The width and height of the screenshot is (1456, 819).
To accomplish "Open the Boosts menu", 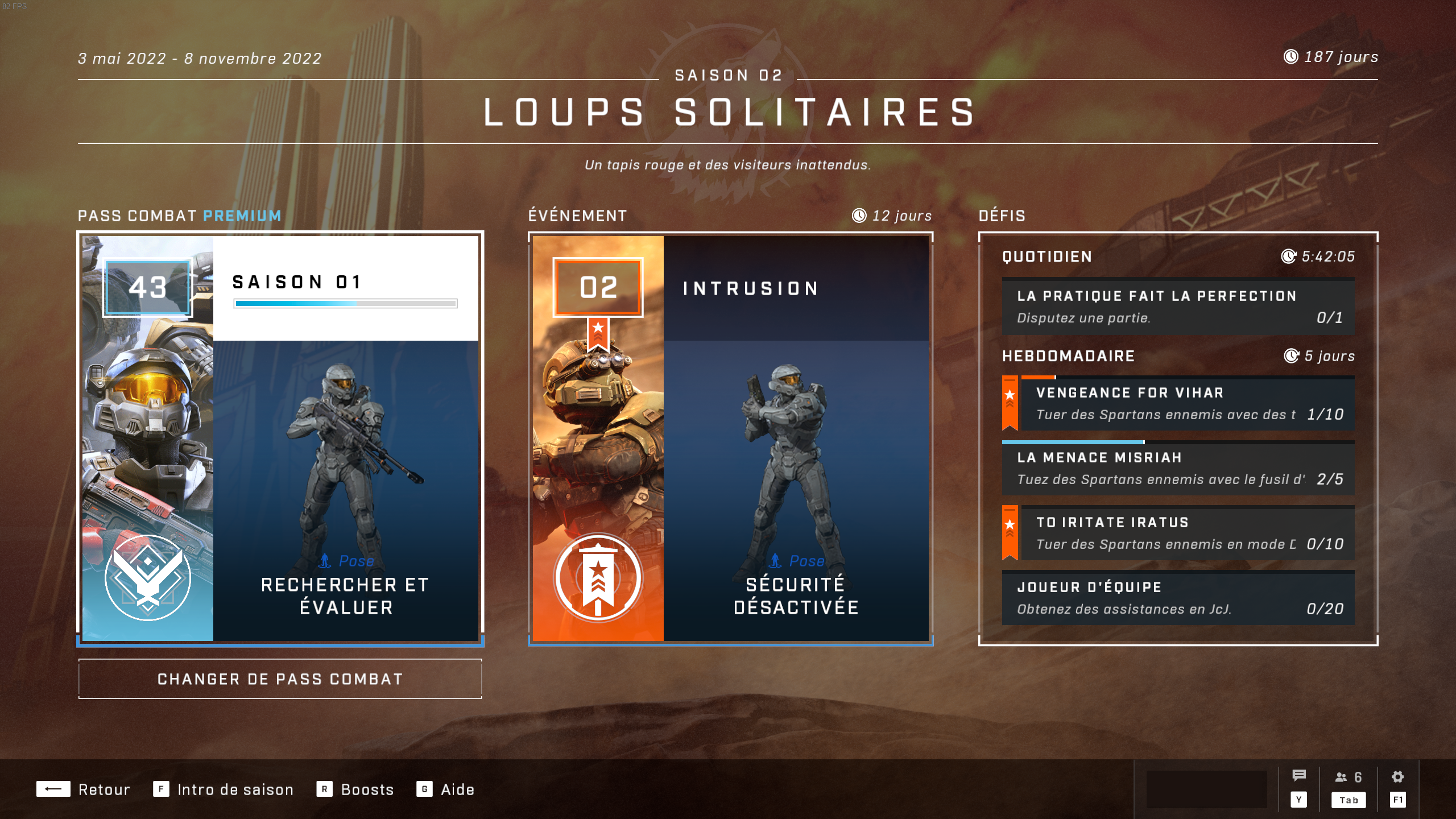I will pos(355,789).
